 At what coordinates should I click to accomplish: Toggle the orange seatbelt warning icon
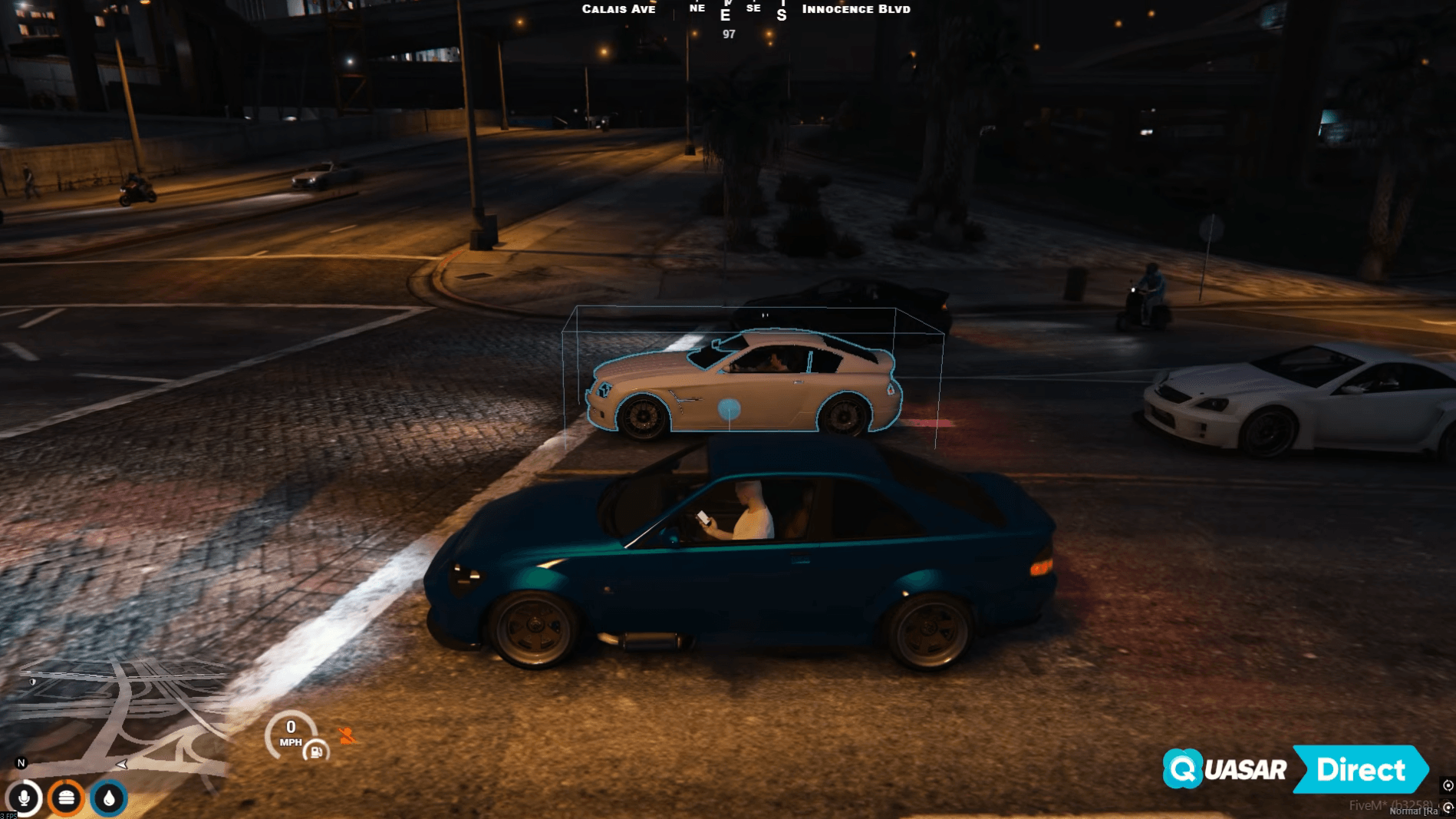click(x=347, y=736)
